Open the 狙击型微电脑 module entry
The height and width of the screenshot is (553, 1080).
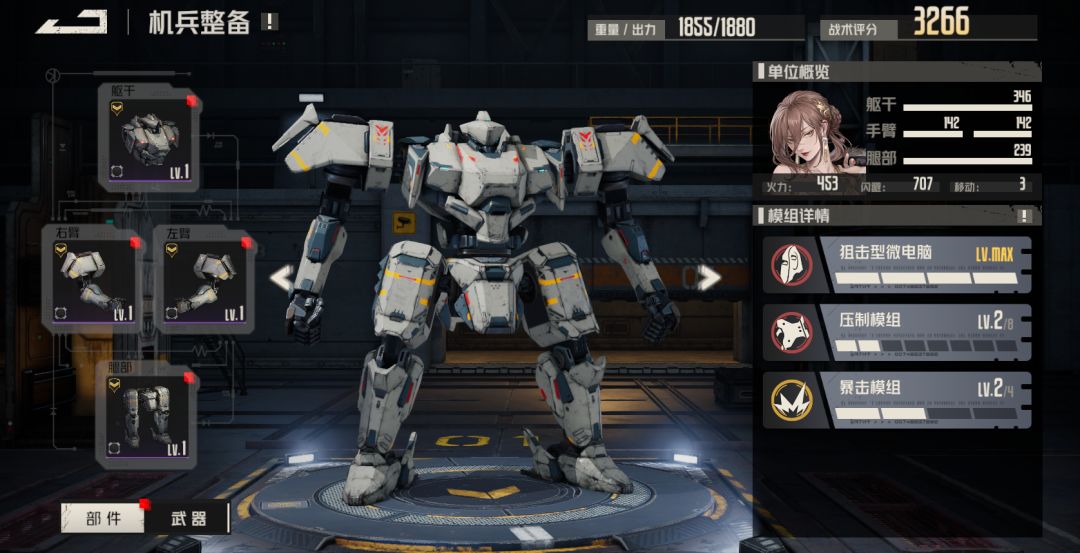896,264
